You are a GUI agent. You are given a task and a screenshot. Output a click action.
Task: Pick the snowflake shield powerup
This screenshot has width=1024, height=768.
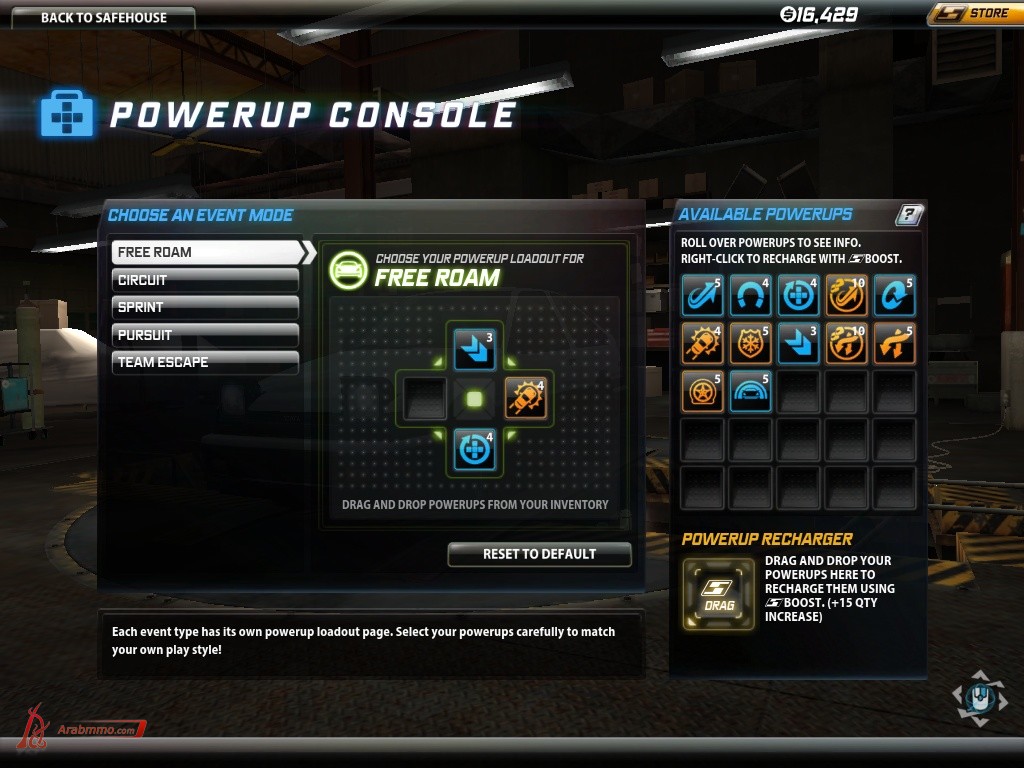[x=749, y=342]
